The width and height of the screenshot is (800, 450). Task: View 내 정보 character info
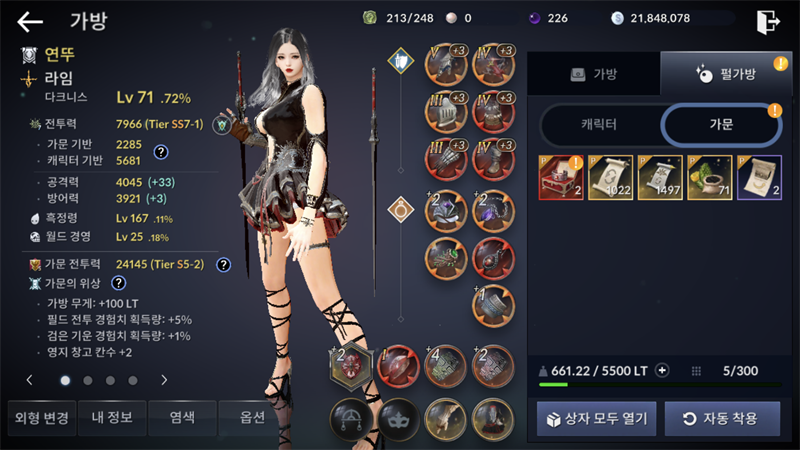(109, 417)
